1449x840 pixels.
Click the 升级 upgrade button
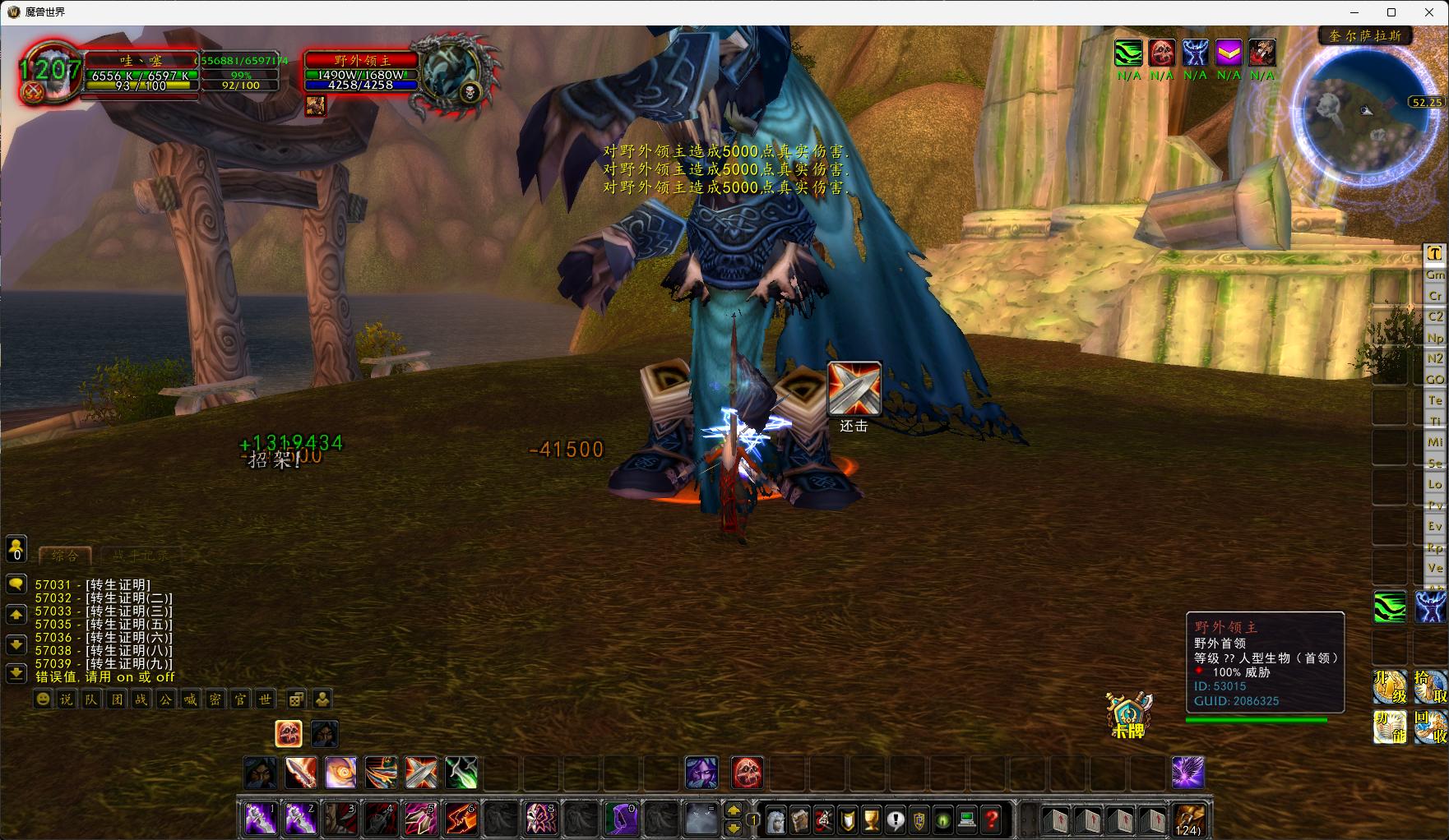(1389, 687)
